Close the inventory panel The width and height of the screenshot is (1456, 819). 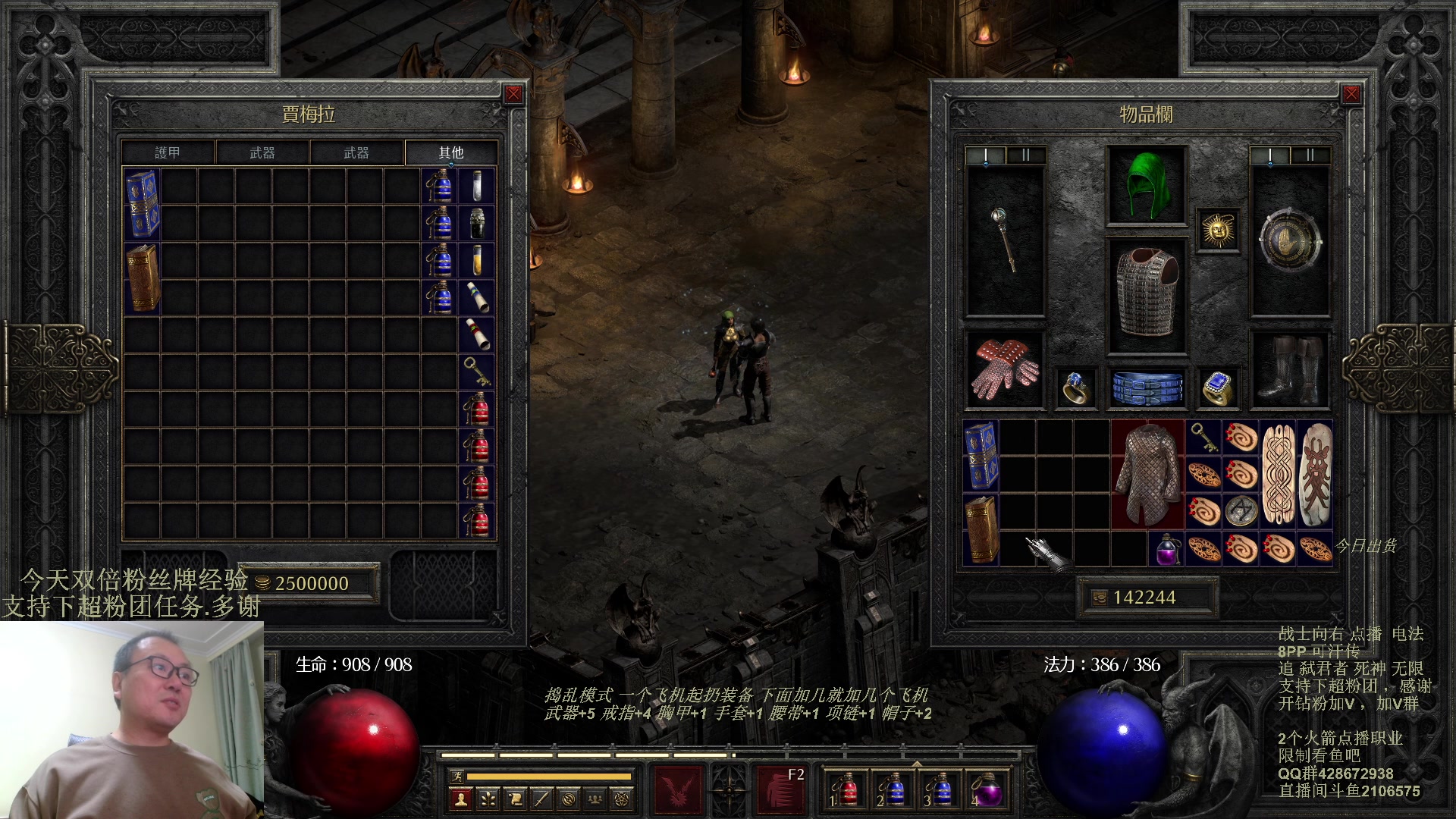click(1351, 94)
